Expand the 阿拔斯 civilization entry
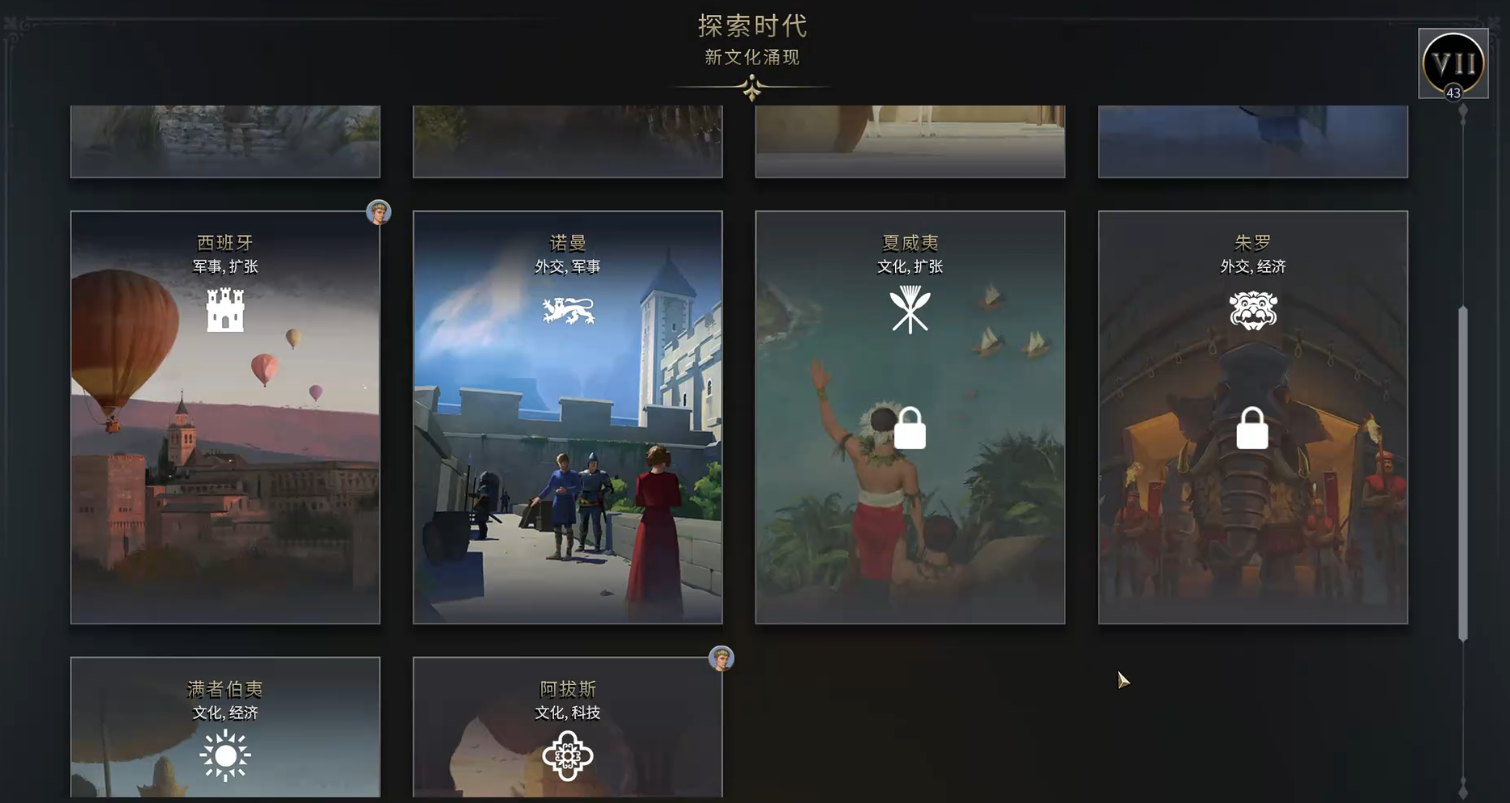This screenshot has width=1510, height=803. tap(567, 730)
